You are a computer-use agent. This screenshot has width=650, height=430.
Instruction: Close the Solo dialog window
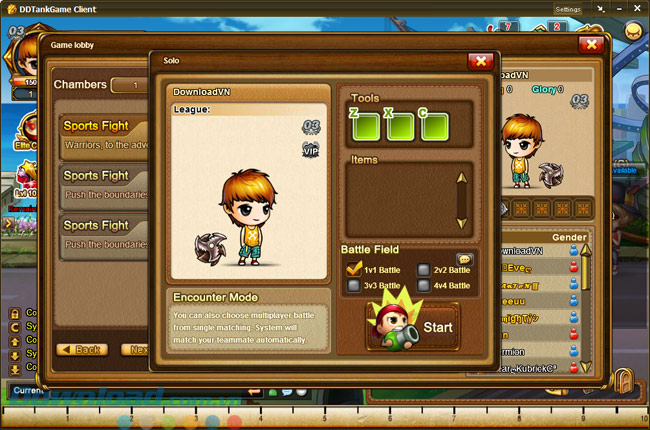pos(480,61)
